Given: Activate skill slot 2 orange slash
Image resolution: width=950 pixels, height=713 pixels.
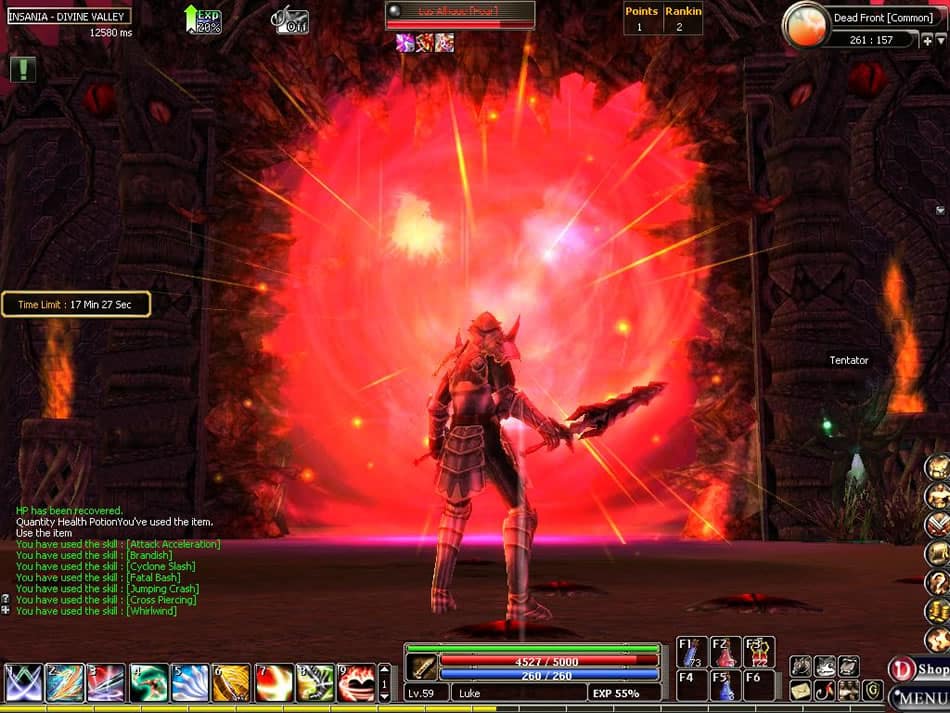Looking at the screenshot, I should pos(64,682).
